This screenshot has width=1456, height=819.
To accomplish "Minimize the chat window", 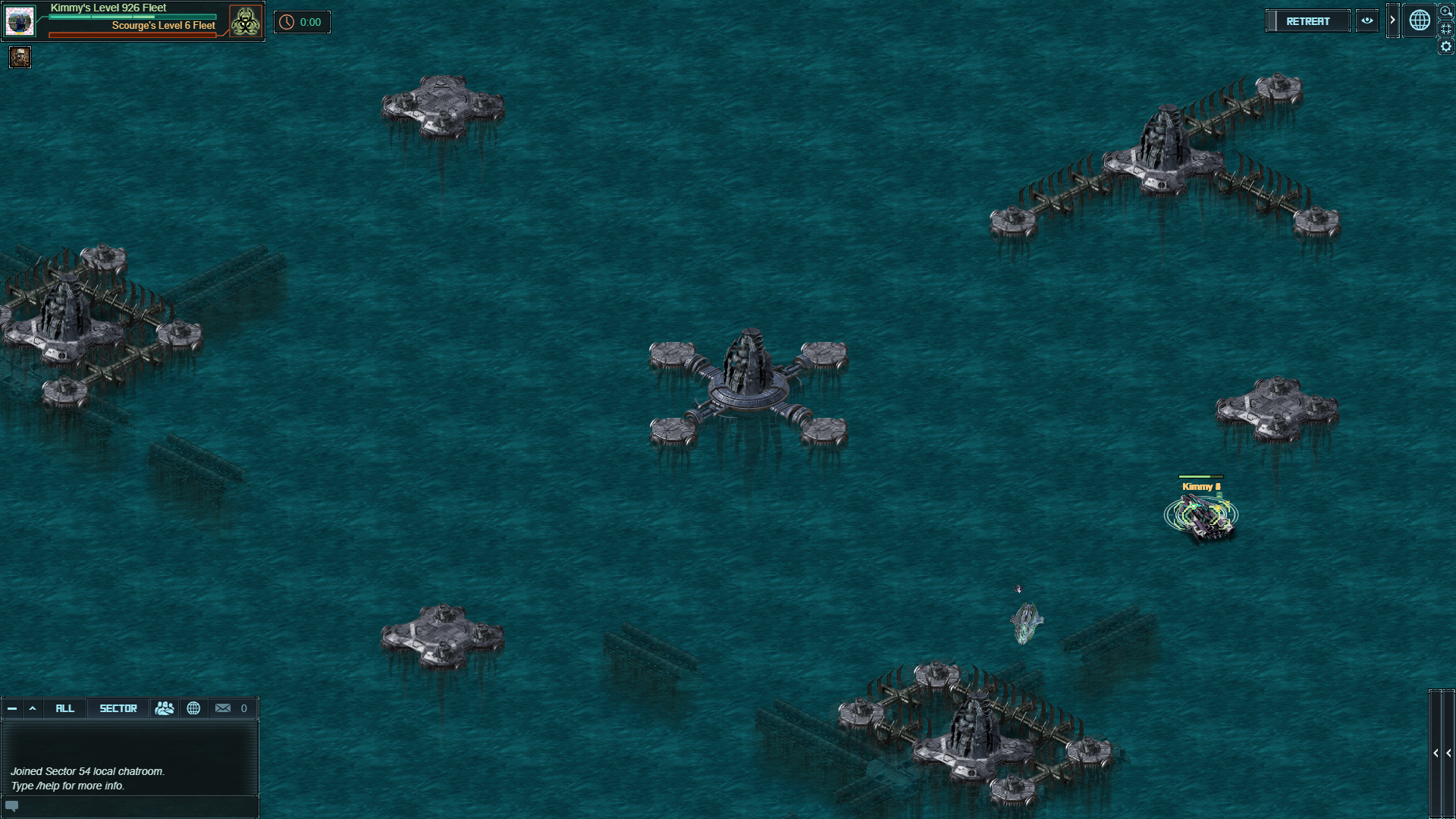I will coord(12,708).
